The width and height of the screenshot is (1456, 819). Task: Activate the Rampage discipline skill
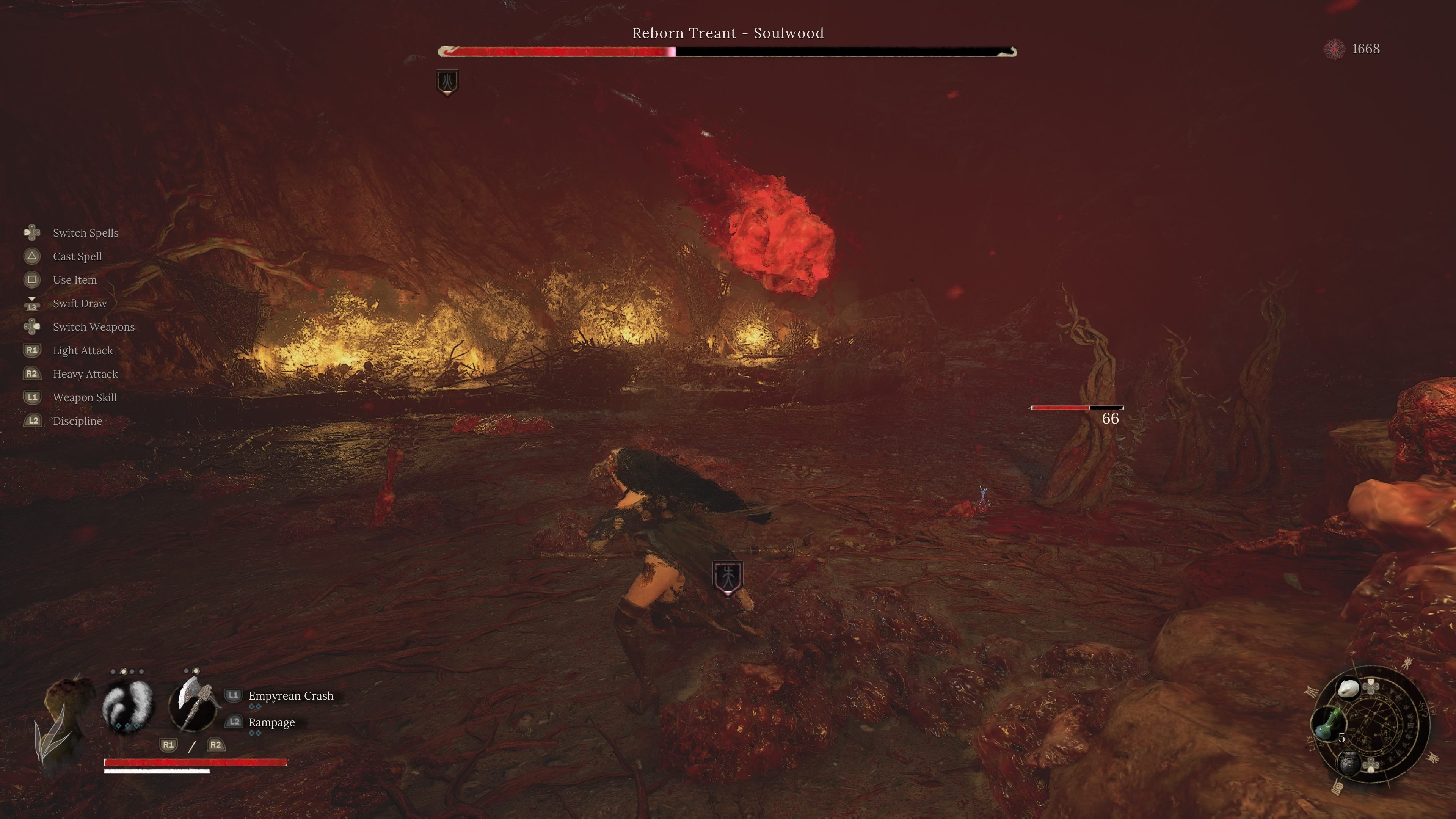(271, 722)
